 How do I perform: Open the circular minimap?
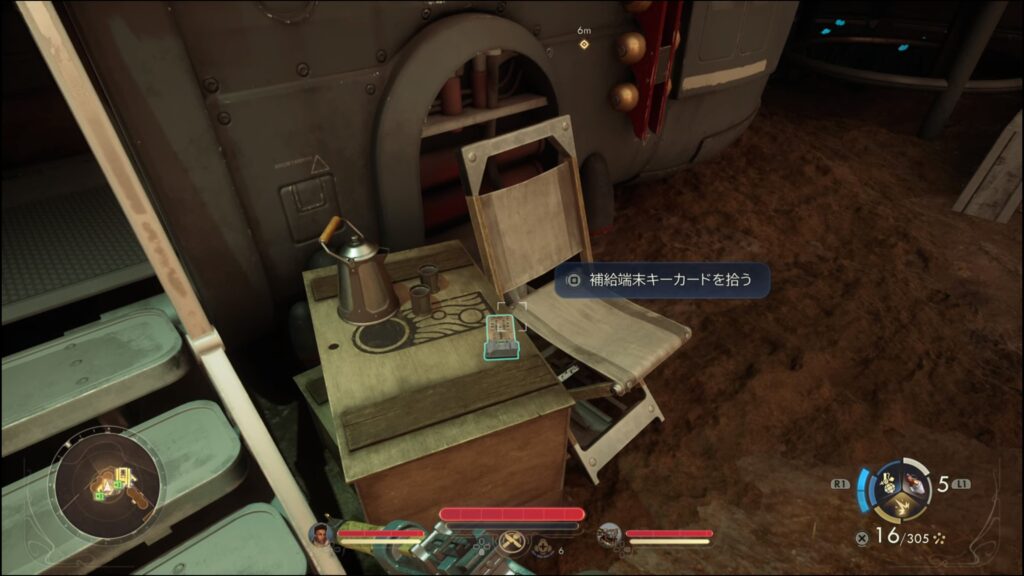coord(106,487)
